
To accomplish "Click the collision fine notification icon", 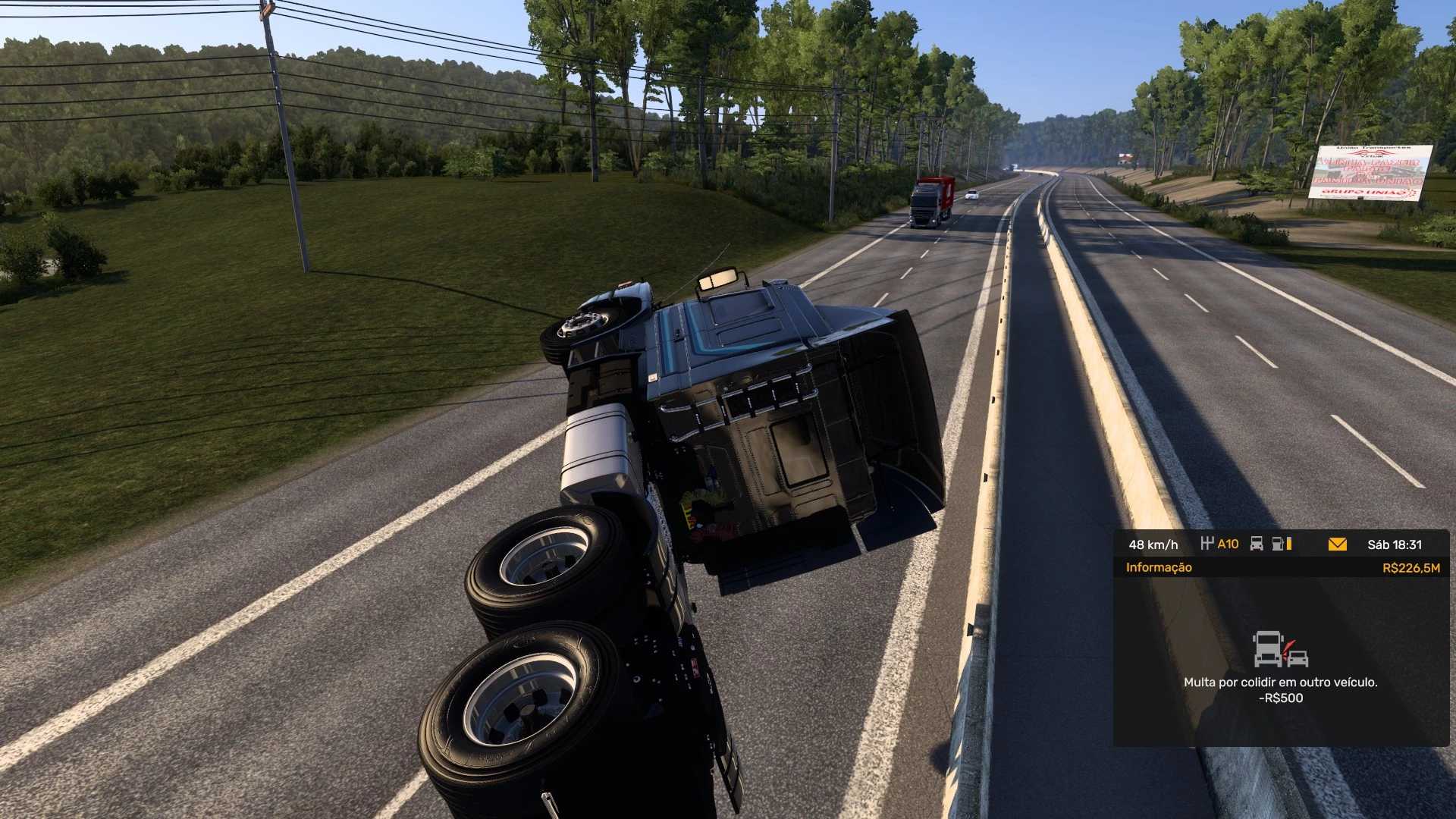I will point(1280,650).
